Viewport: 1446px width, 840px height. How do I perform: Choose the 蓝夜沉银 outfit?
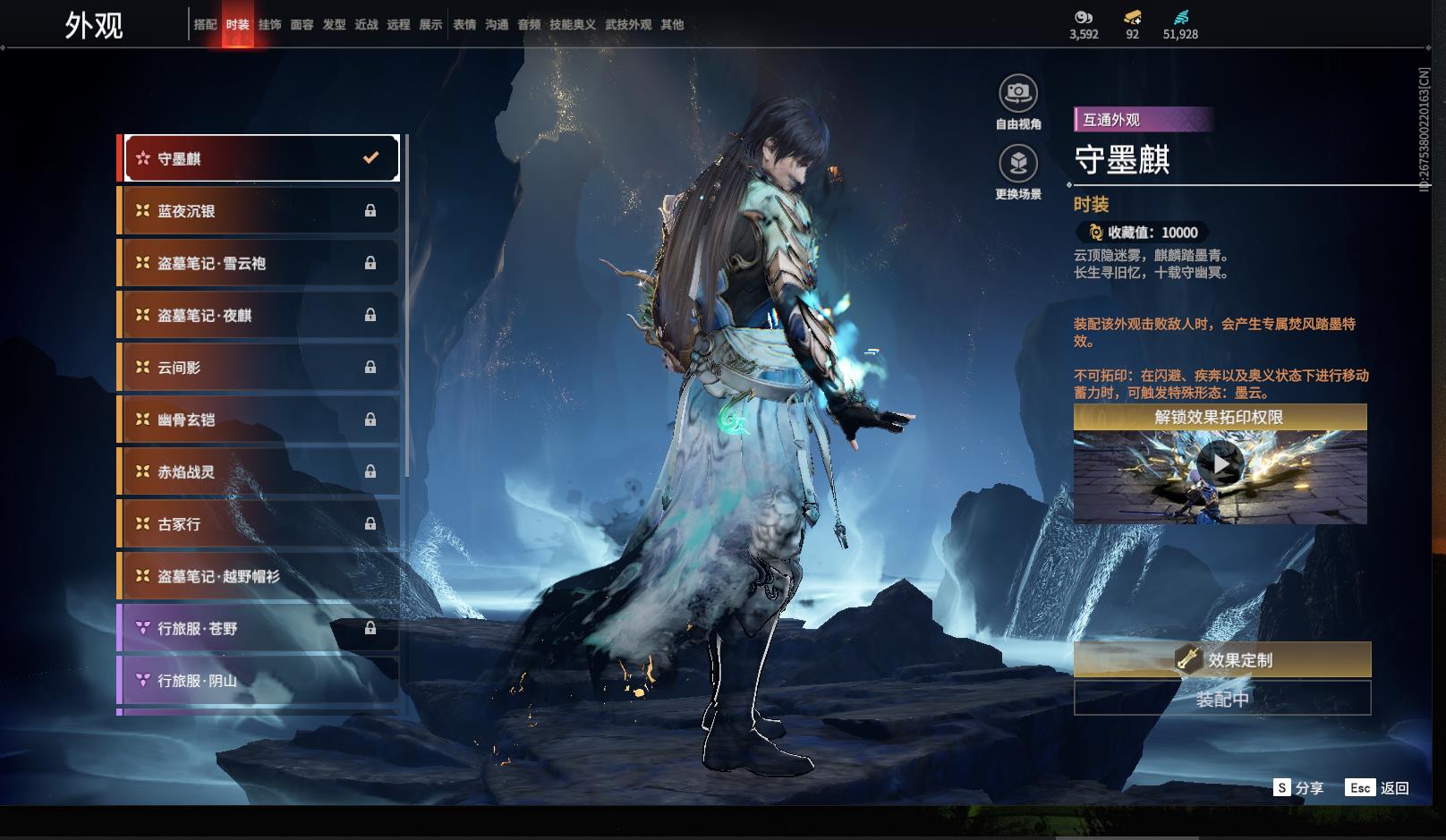coord(260,211)
